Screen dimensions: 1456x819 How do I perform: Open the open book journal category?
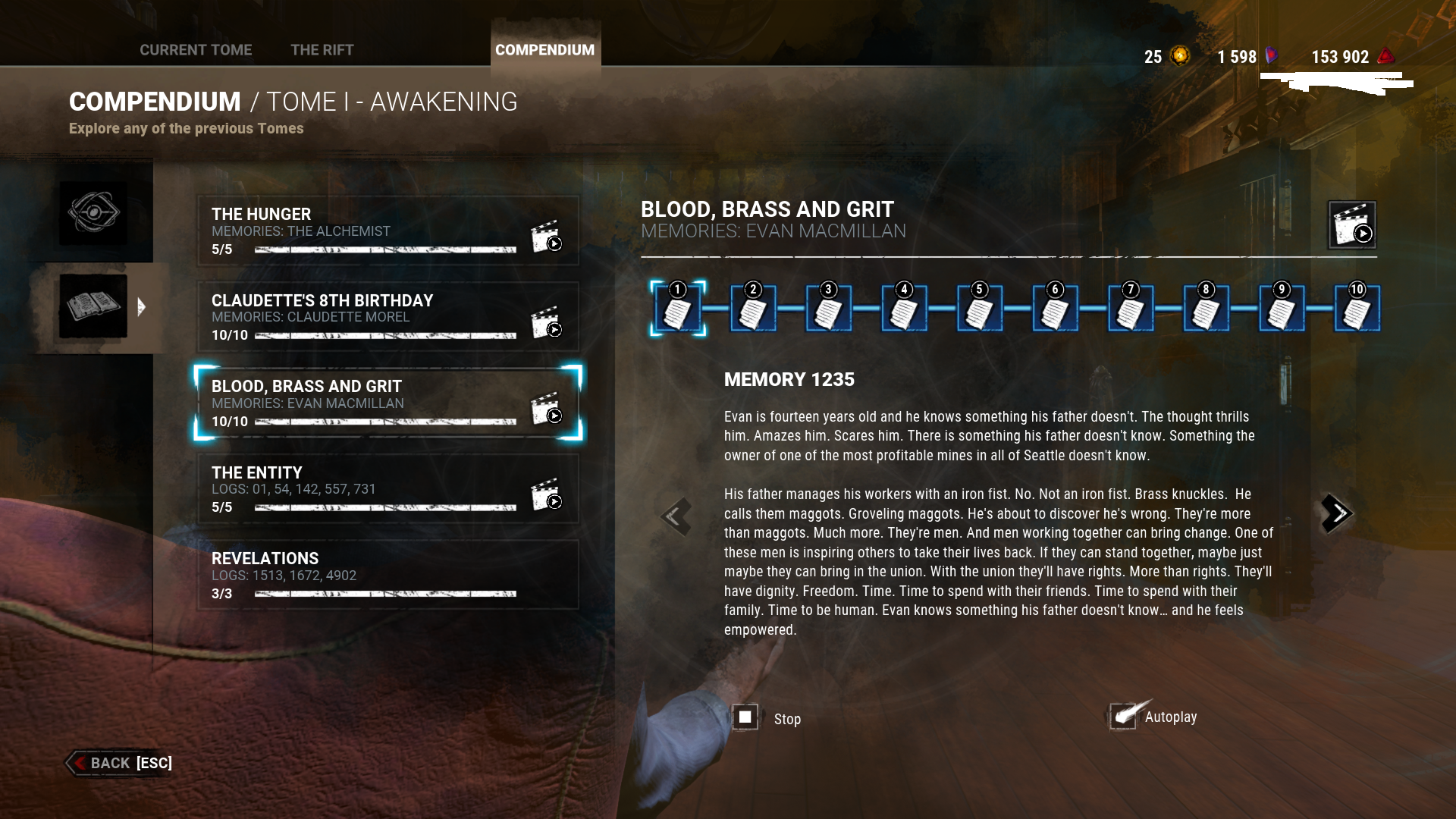pos(93,306)
